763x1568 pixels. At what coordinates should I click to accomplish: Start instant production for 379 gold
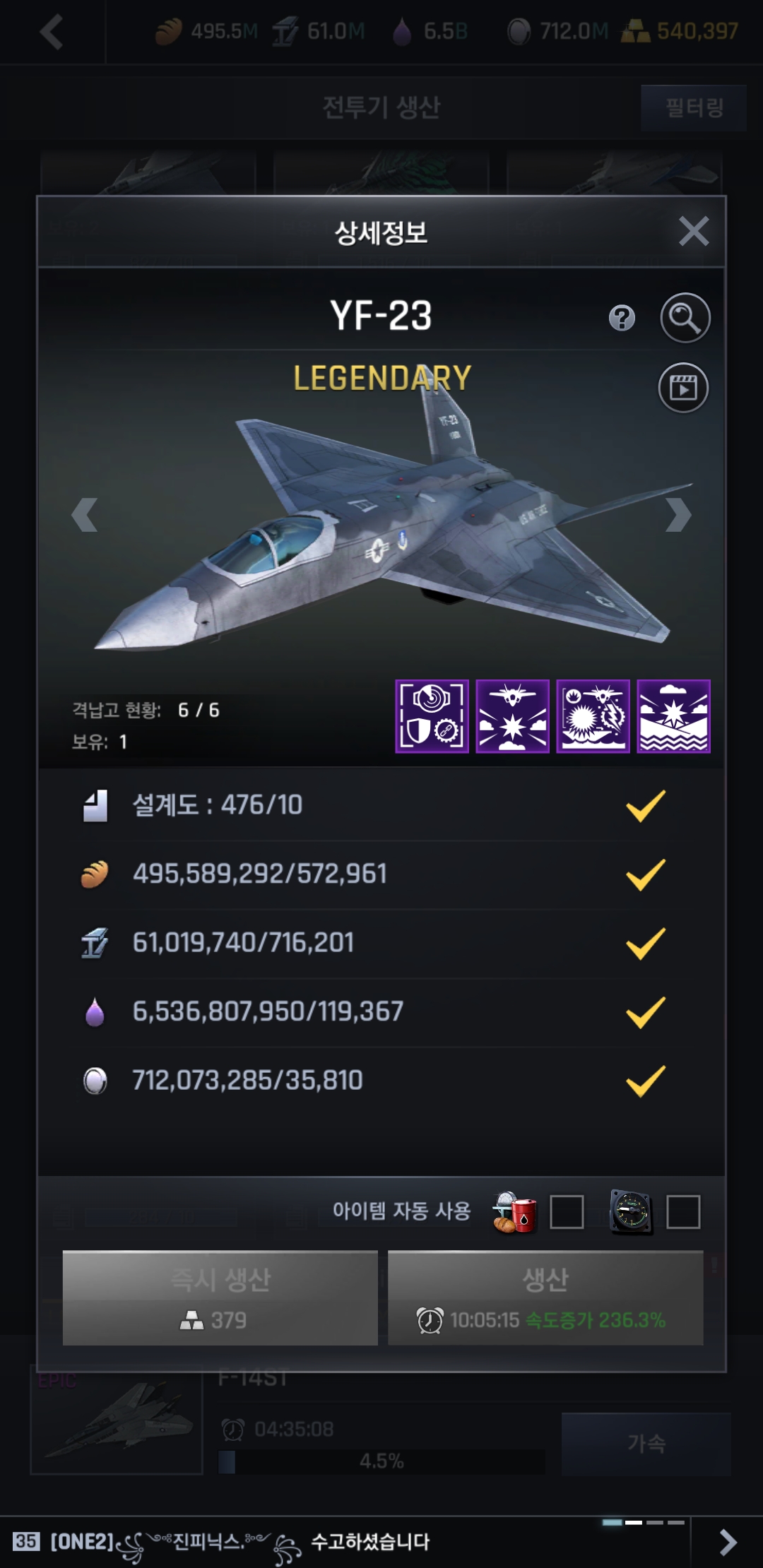[x=220, y=1297]
